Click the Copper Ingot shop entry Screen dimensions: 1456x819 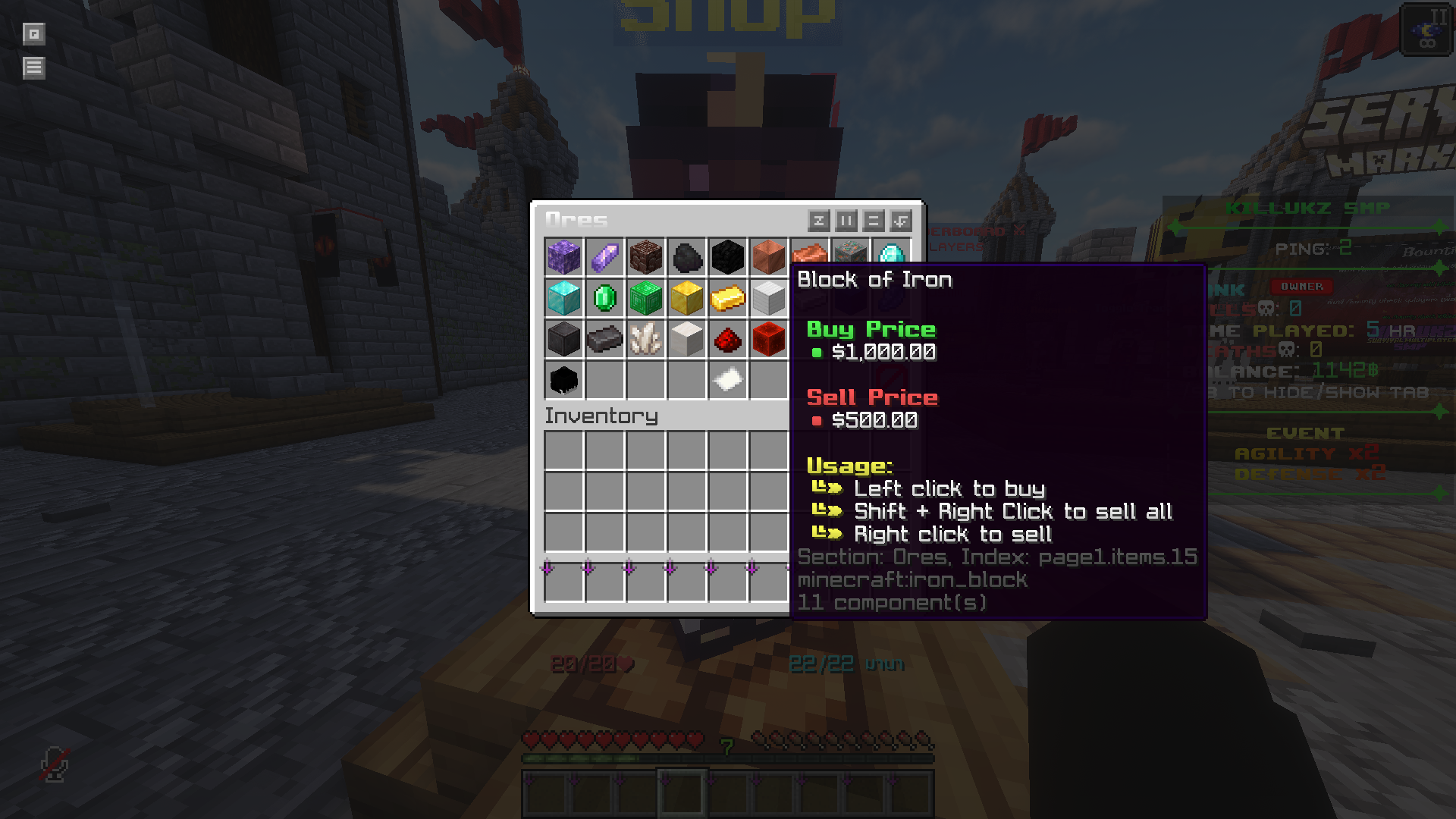click(810, 258)
